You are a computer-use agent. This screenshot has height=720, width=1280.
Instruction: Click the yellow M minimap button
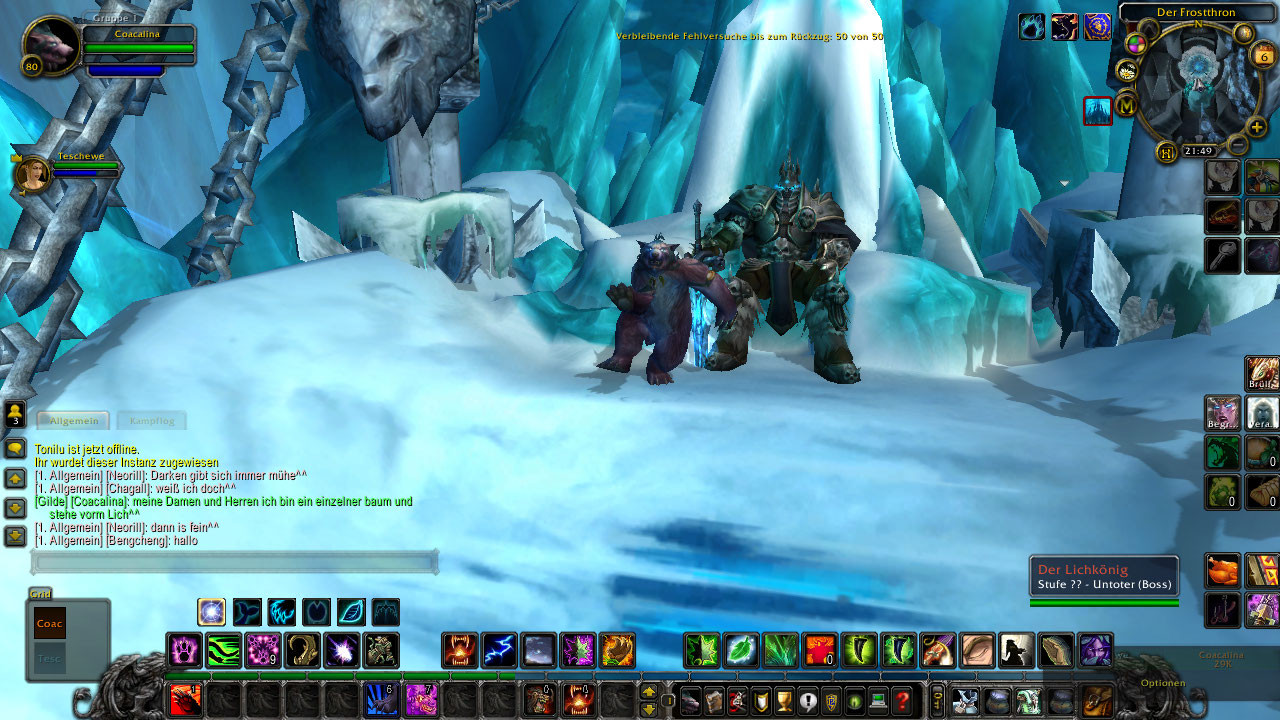(1127, 104)
